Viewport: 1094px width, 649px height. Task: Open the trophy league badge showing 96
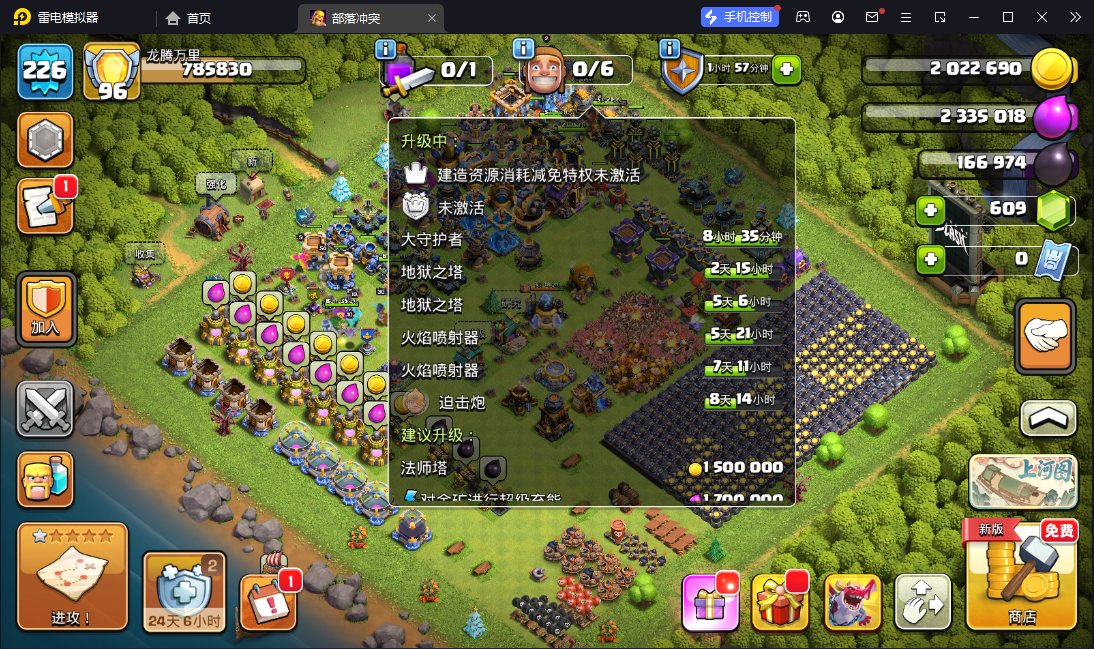point(110,72)
